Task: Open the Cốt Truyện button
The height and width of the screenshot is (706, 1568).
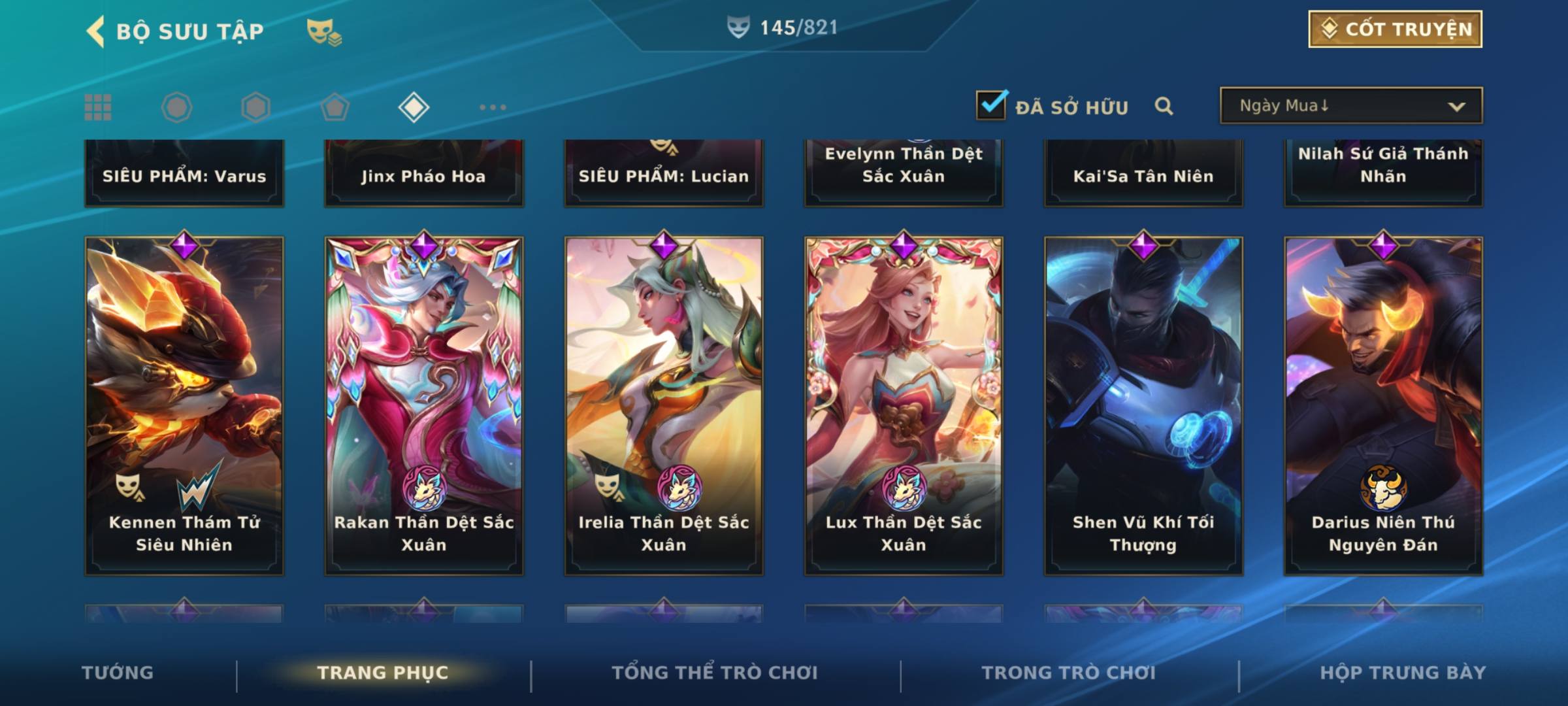Action: (x=1395, y=29)
